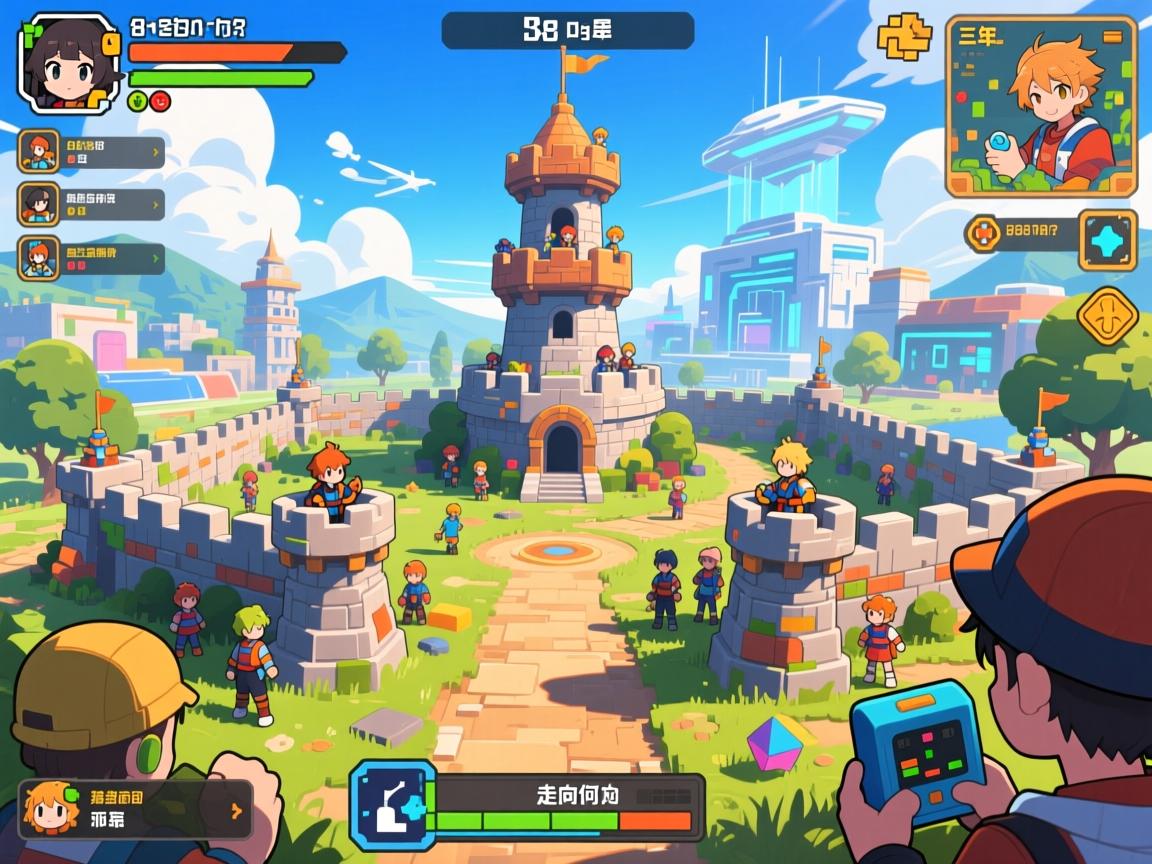Select the red round status icon
Image resolution: width=1152 pixels, height=864 pixels.
point(160,100)
